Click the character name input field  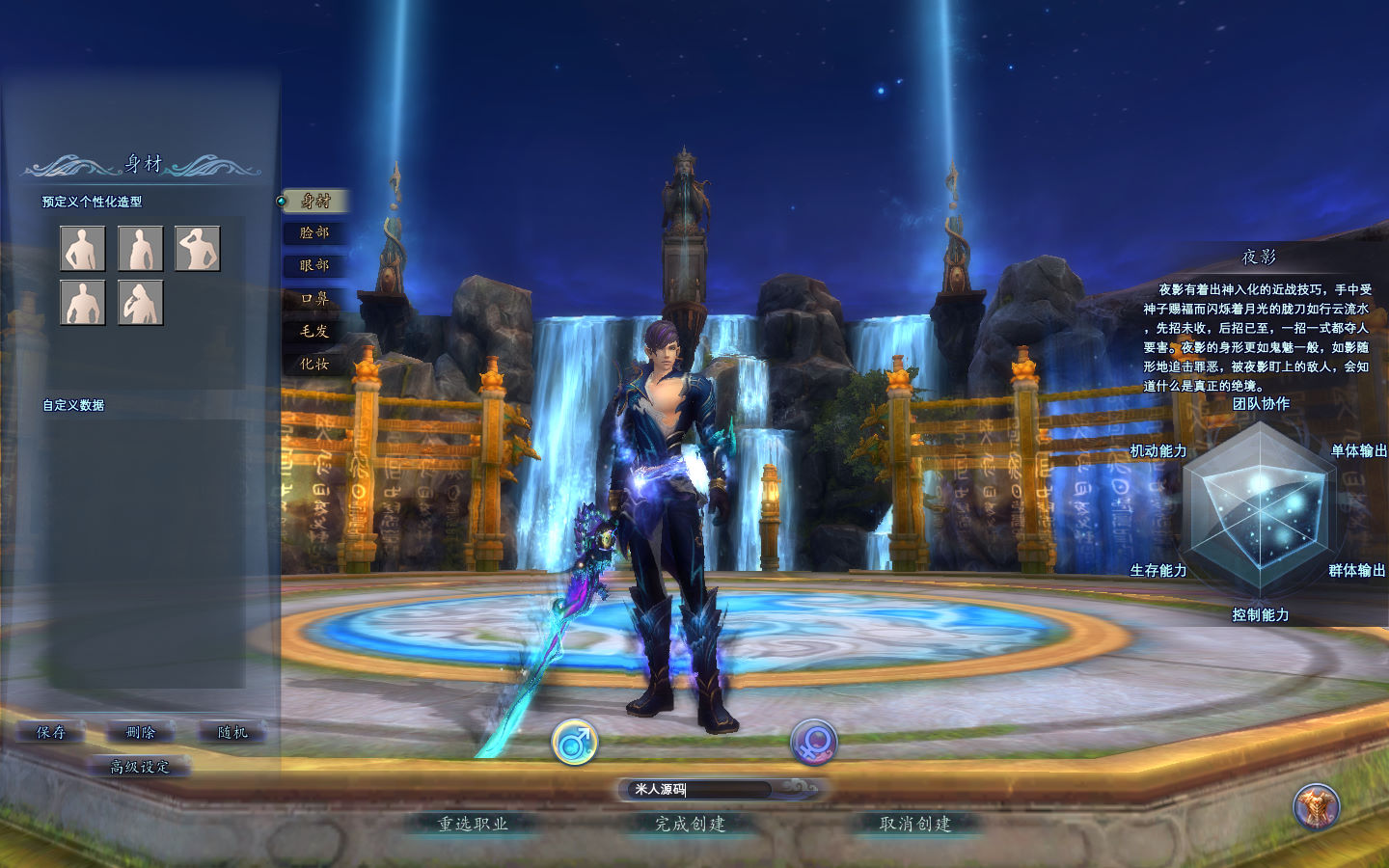click(696, 790)
